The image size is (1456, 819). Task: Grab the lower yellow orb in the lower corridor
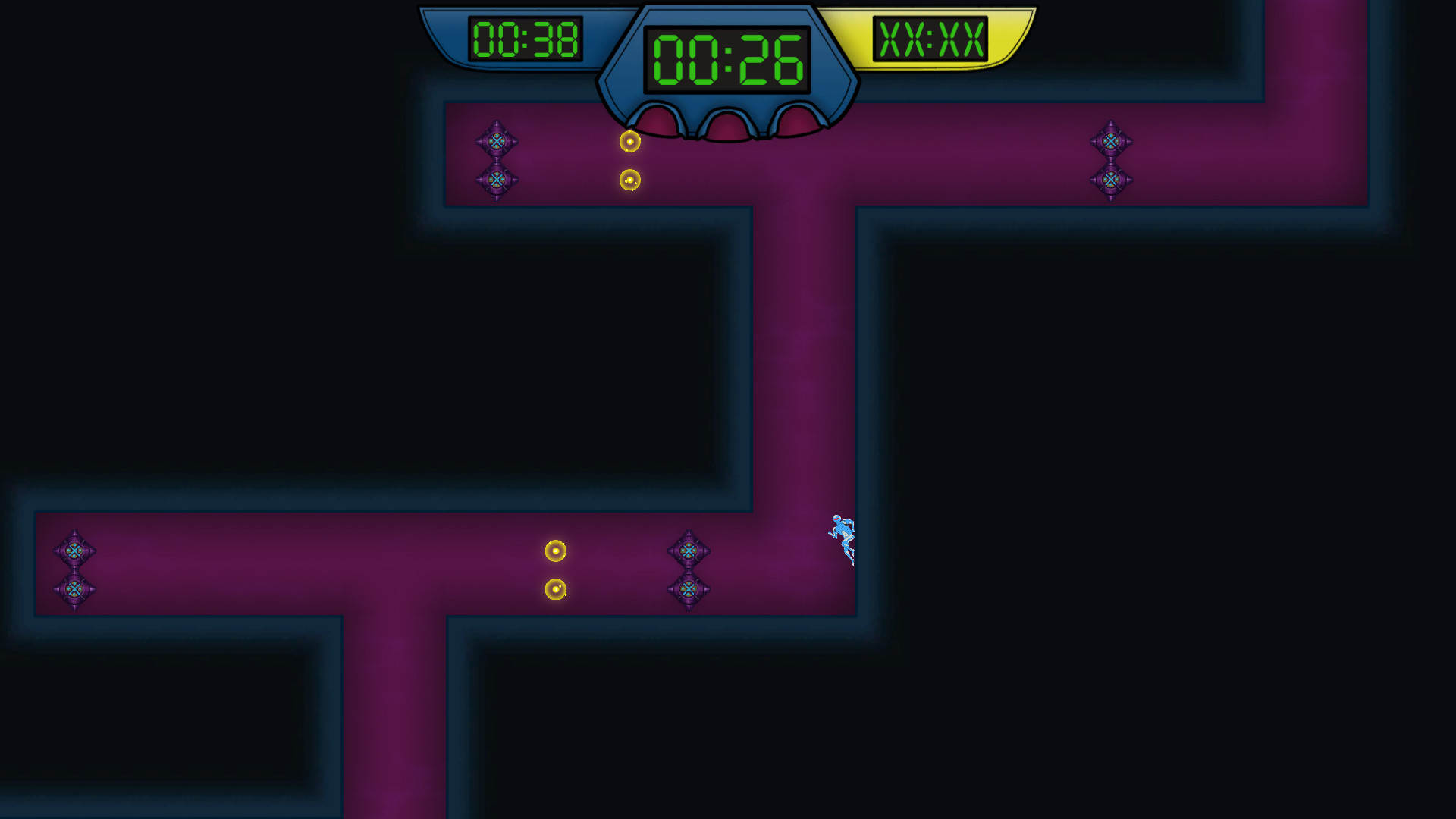[x=556, y=588]
